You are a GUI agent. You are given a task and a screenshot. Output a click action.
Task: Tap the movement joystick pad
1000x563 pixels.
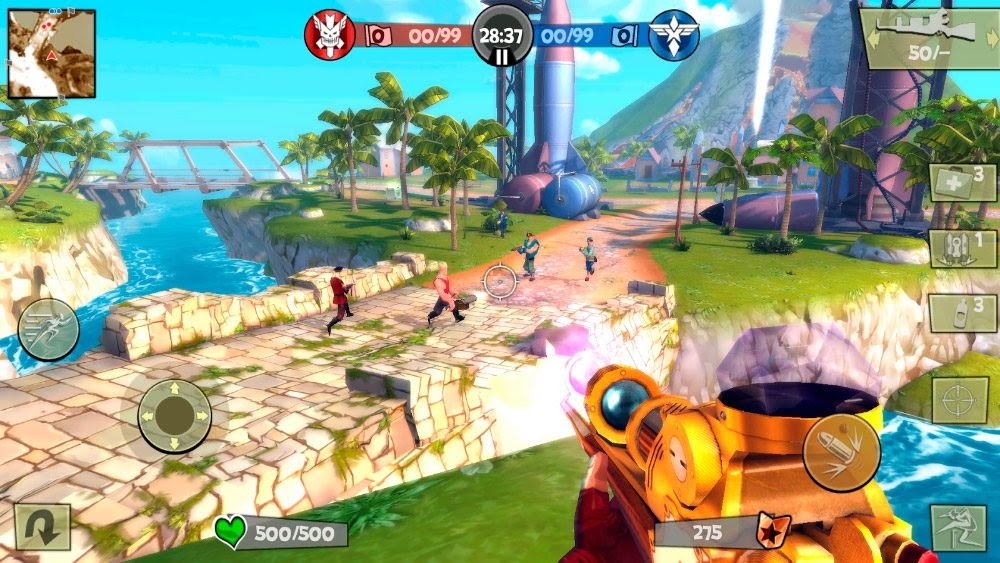coord(174,415)
